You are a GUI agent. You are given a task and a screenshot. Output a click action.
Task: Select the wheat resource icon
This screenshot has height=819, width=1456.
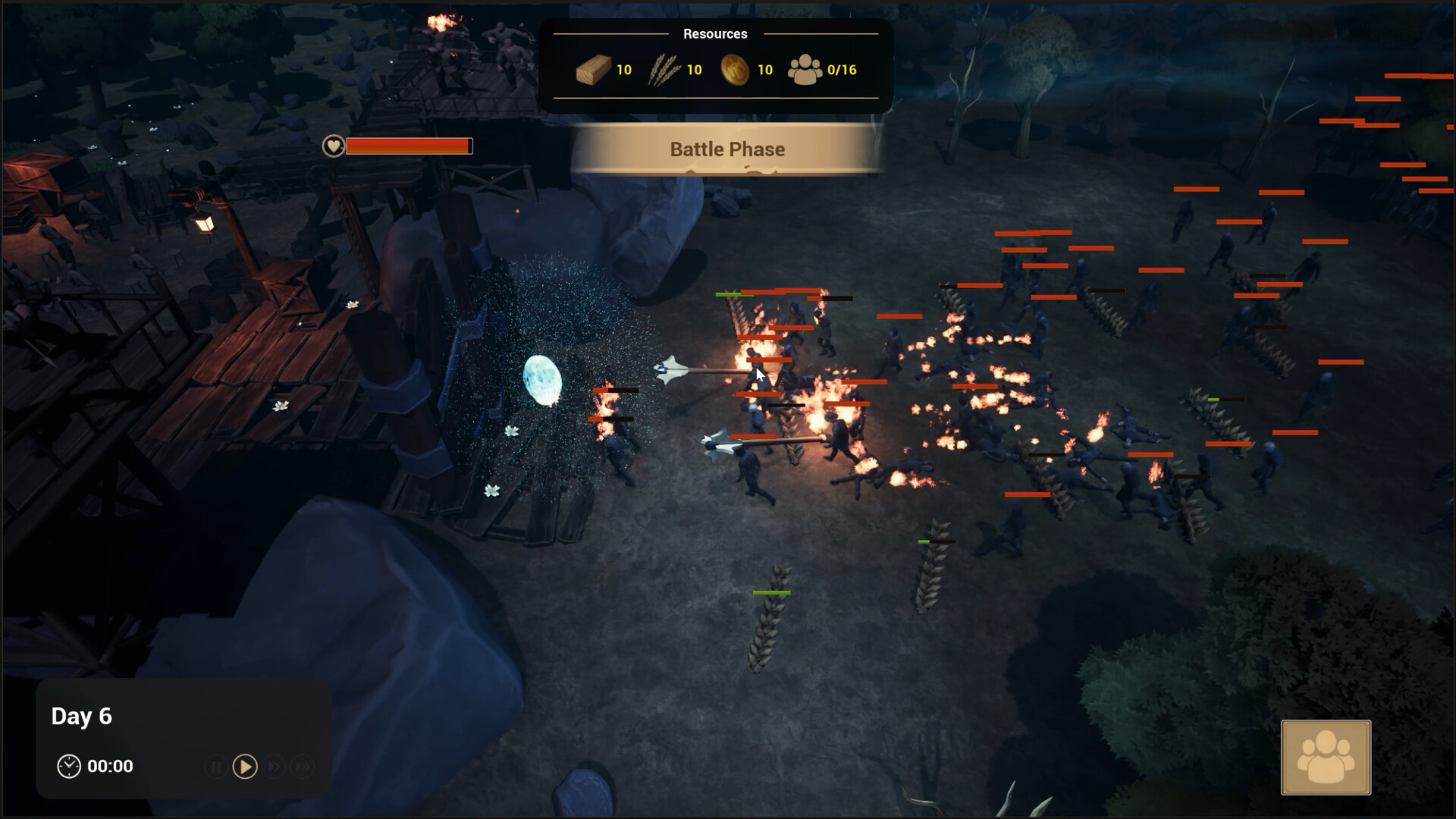pos(664,69)
